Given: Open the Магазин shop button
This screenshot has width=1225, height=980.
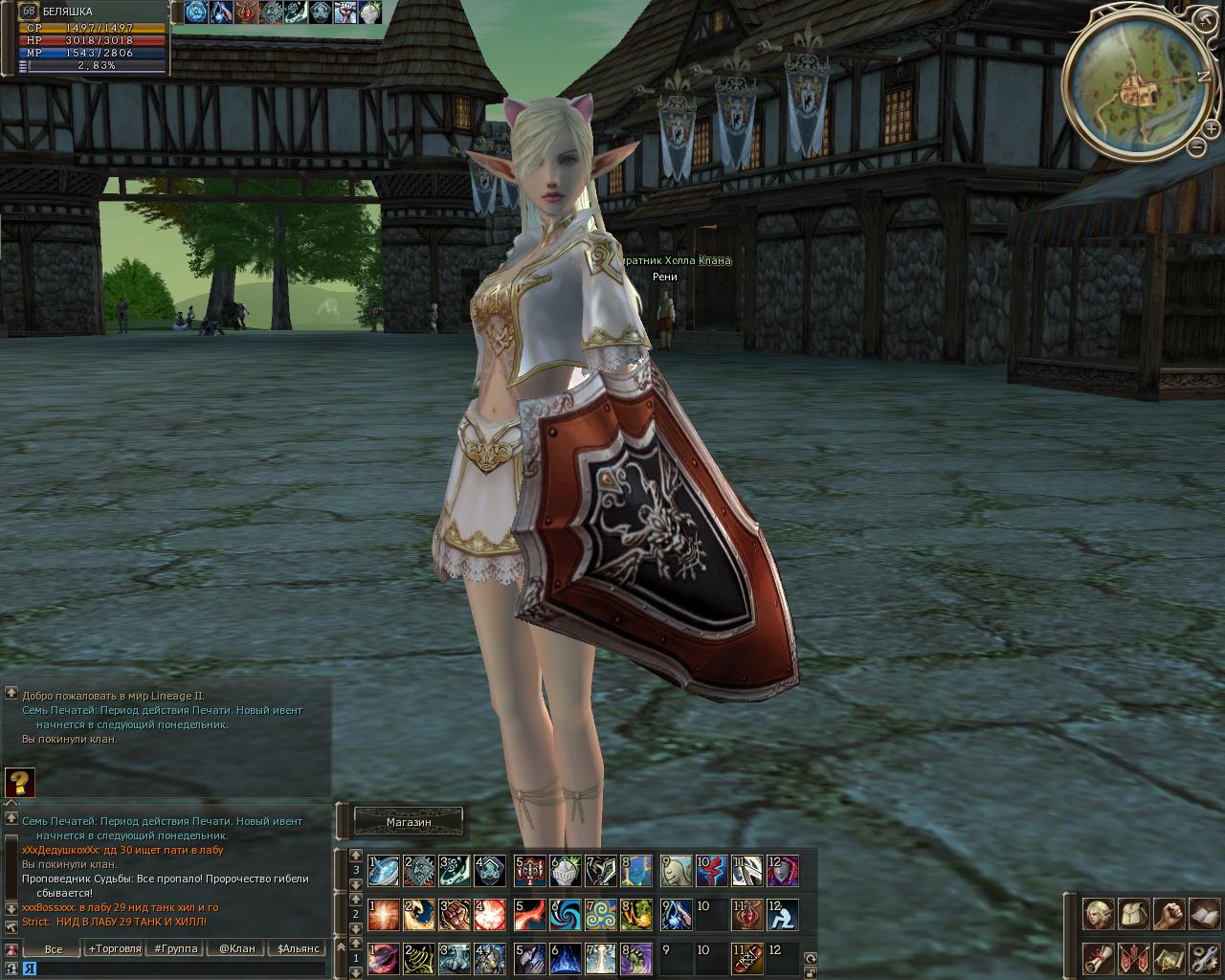Looking at the screenshot, I should (x=409, y=821).
